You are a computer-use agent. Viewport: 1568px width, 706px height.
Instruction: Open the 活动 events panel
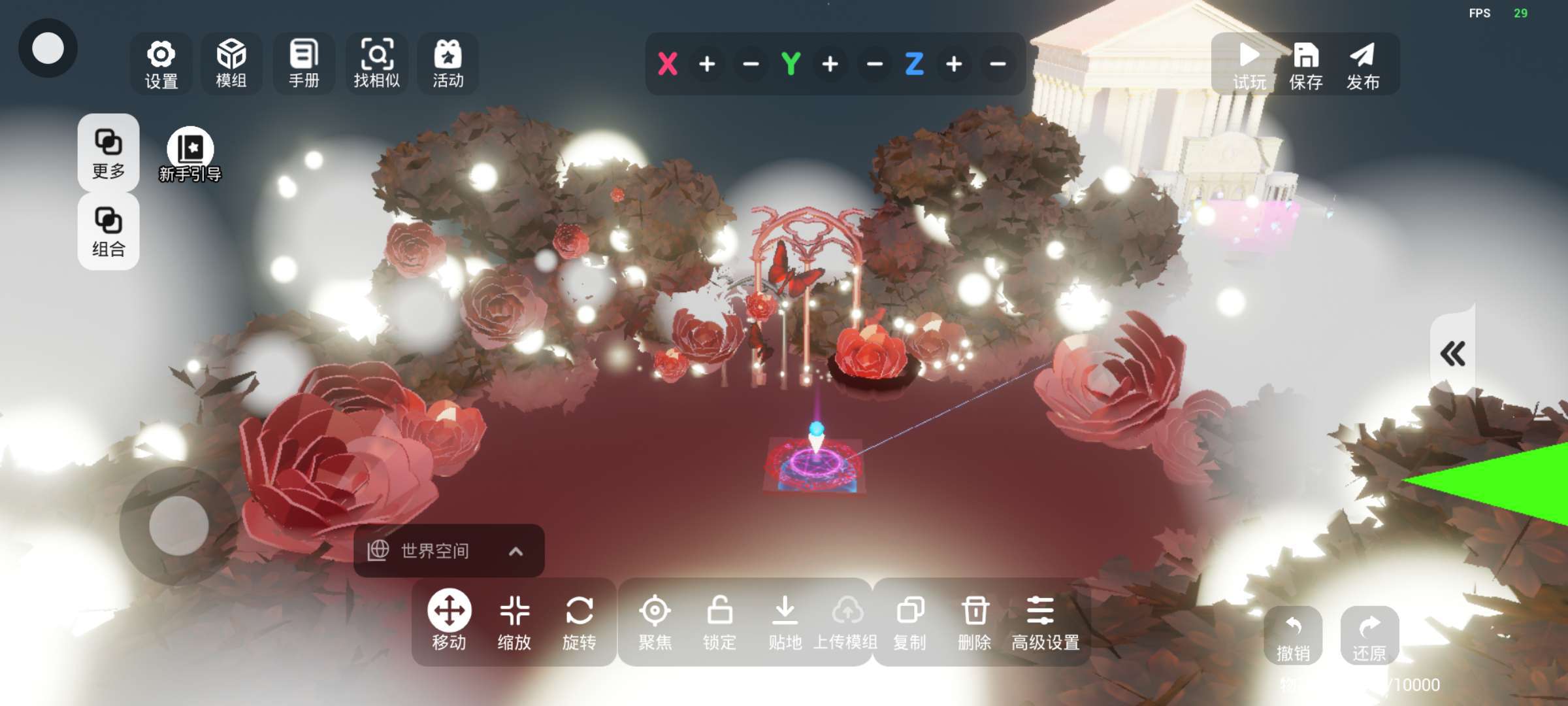point(448,64)
